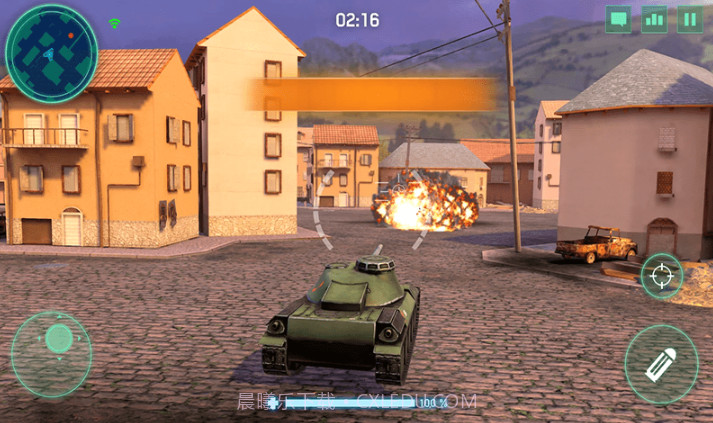This screenshot has height=423, width=713.
Task: Show the scoreboard stats icon
Action: coord(654,19)
